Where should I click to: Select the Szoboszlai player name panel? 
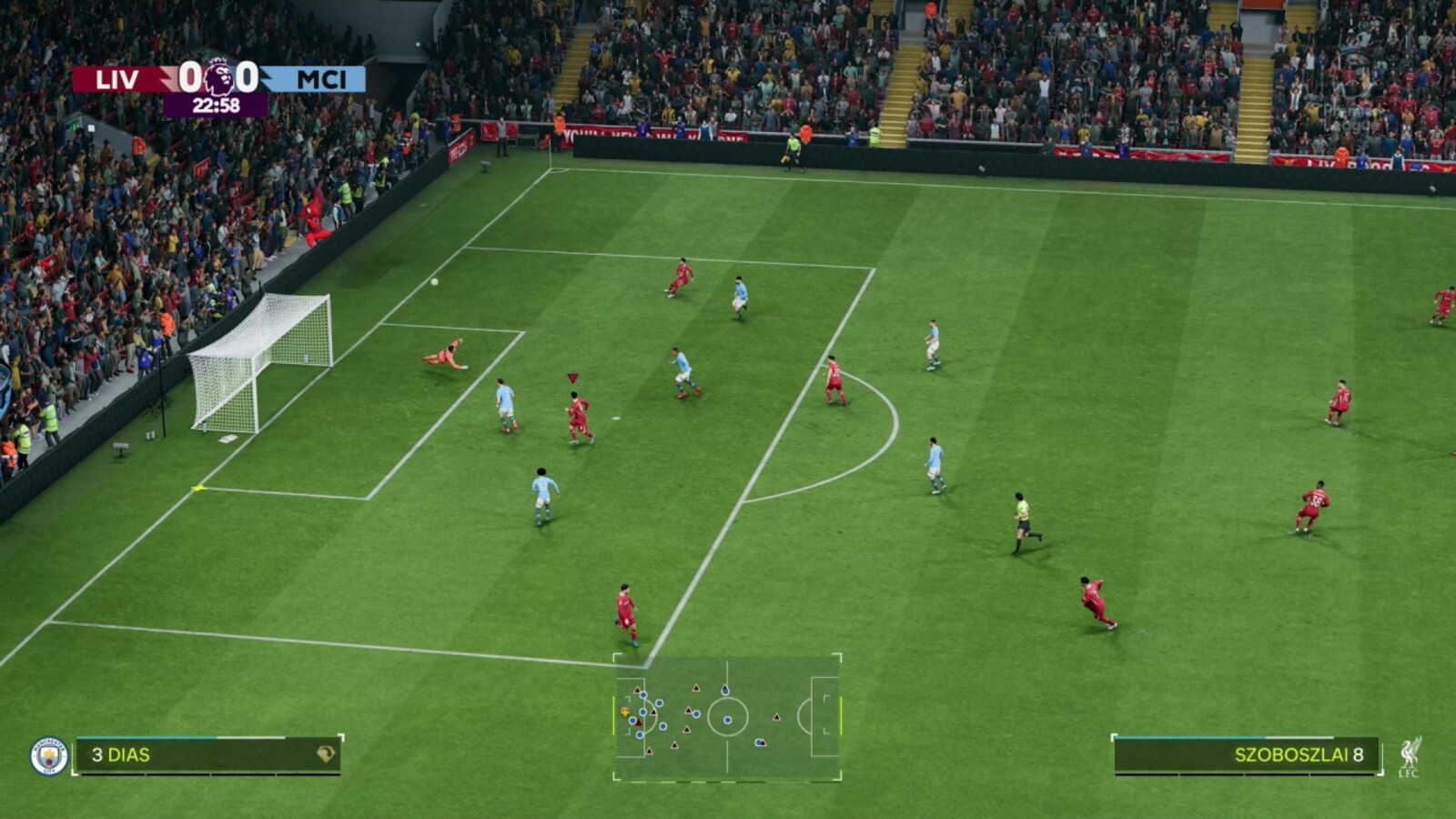coord(1246,755)
